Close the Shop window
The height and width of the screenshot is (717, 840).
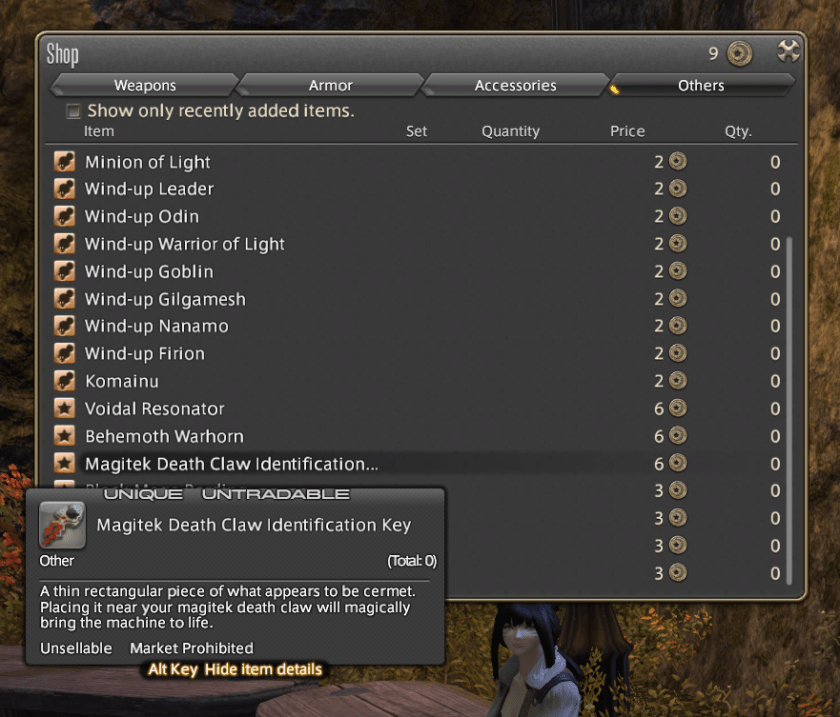(788, 52)
